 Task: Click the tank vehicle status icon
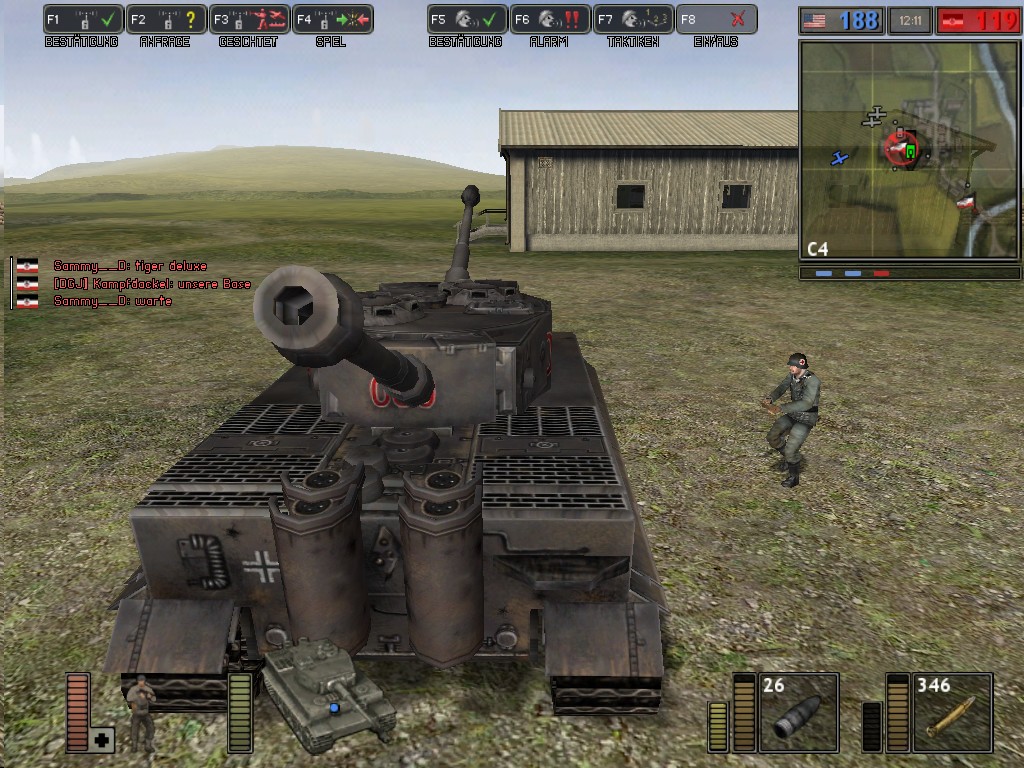(x=327, y=694)
